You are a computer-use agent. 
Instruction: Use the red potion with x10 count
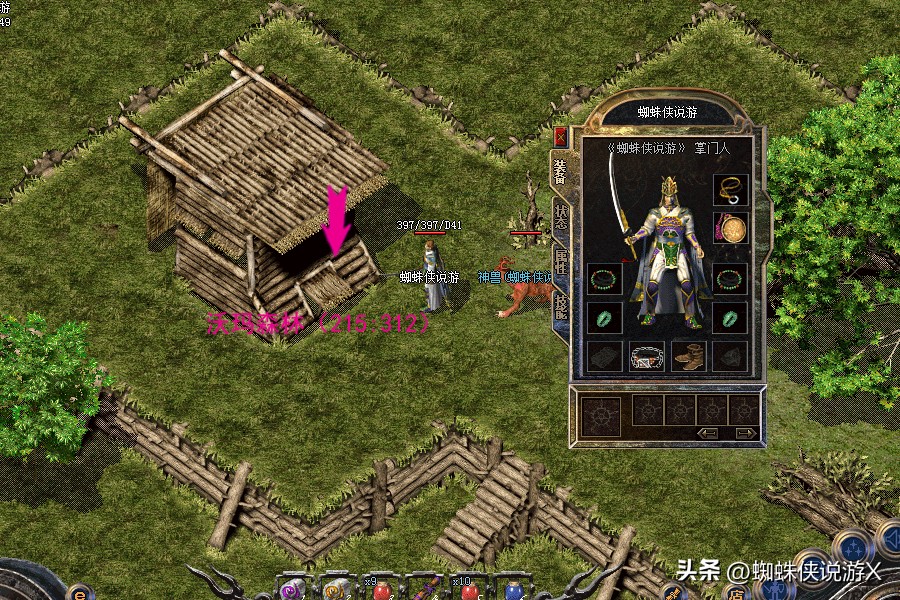point(470,591)
